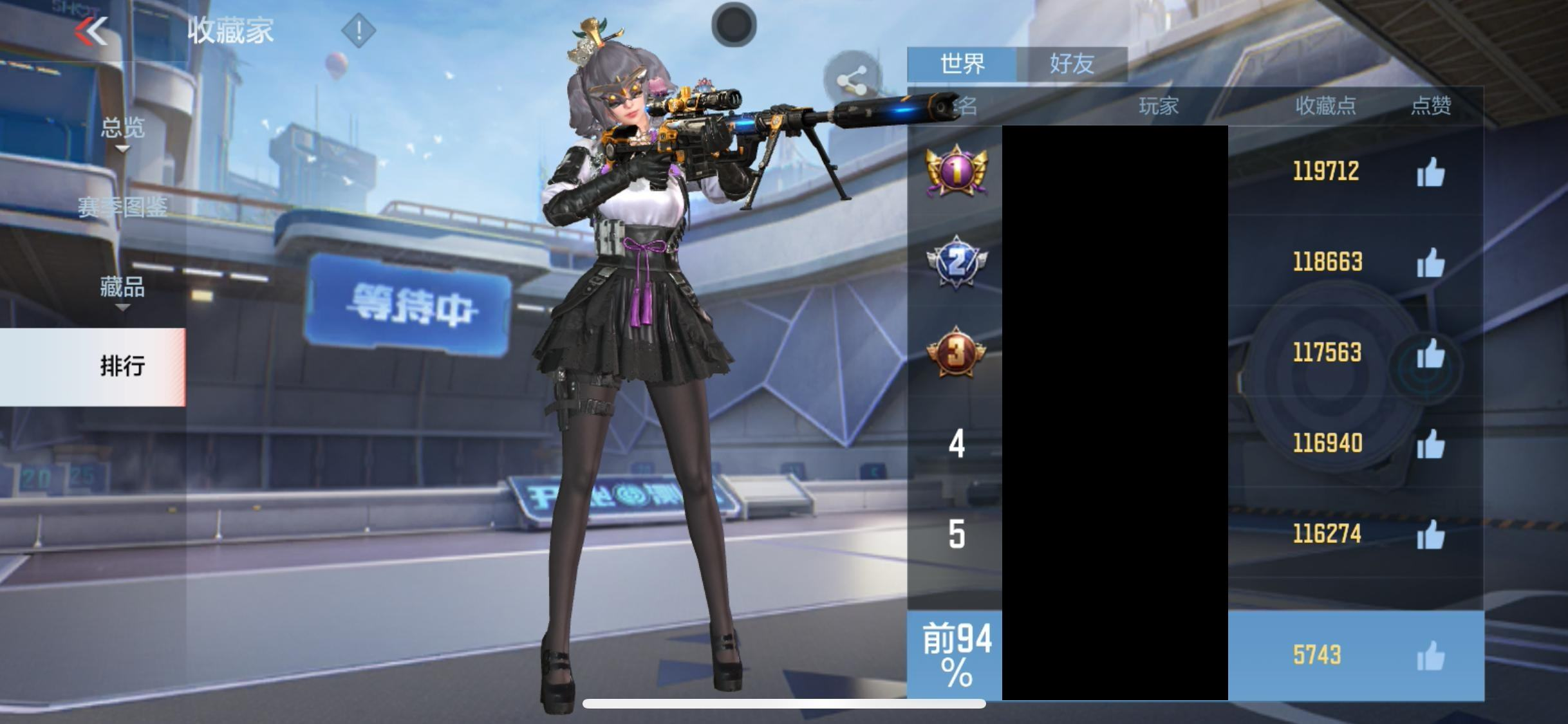Image resolution: width=1568 pixels, height=724 pixels.
Task: Share the collector showcase
Action: click(851, 81)
